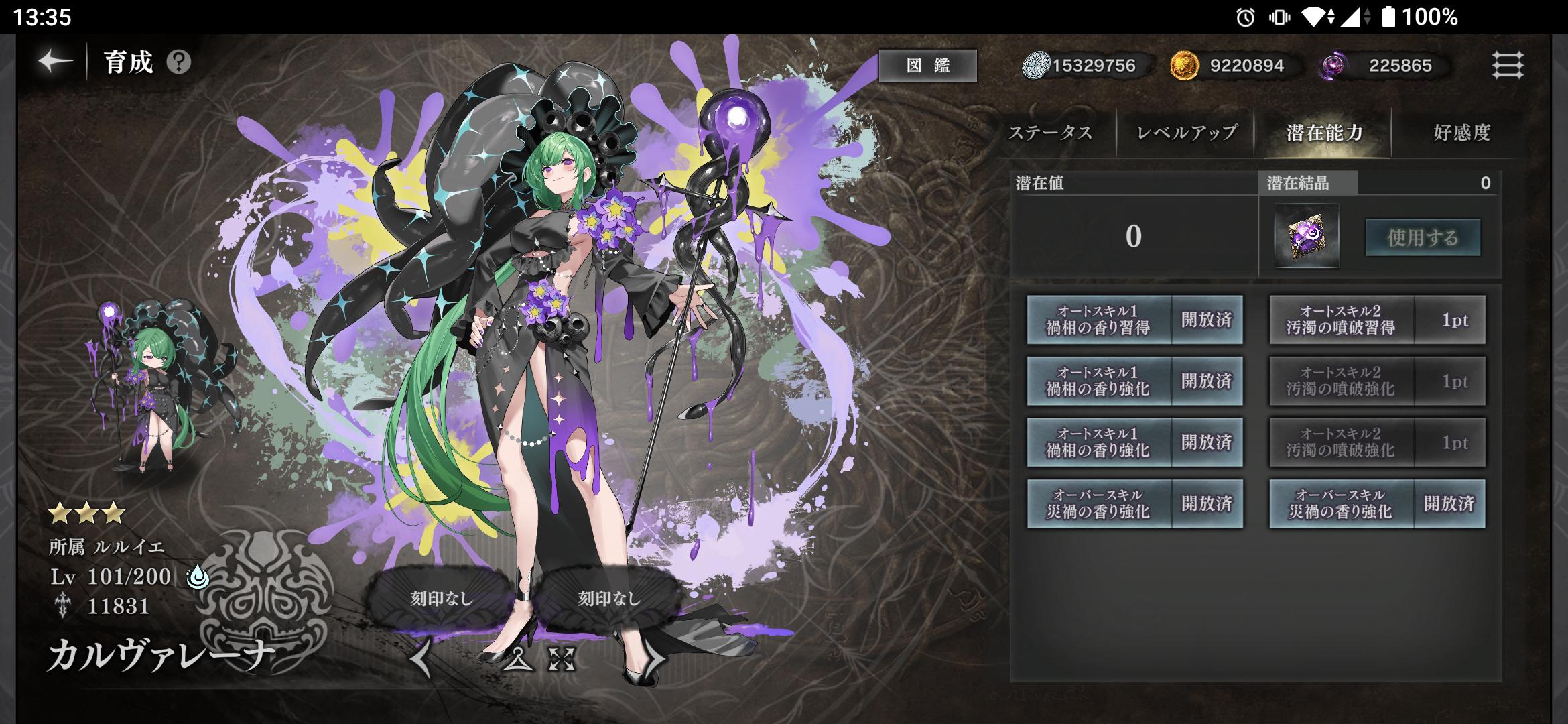Screen dimensions: 1568x724
Task: Open the 図鑑 encyclopedia
Action: tap(927, 65)
